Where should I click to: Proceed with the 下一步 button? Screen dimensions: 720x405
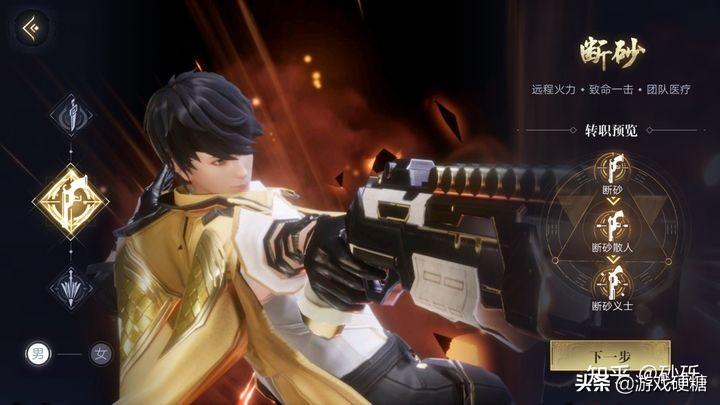pyautogui.click(x=609, y=356)
